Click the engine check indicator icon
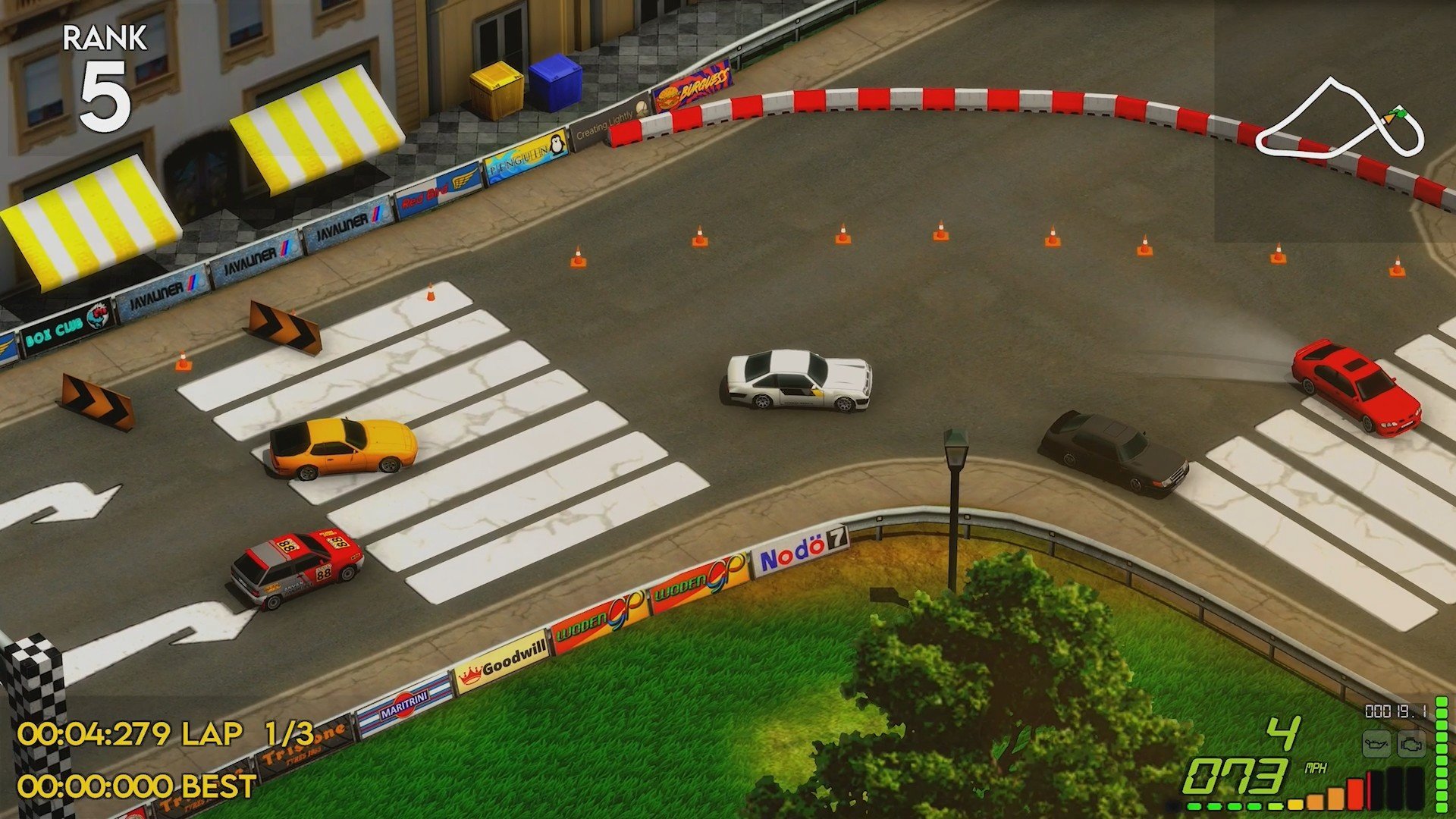This screenshot has width=1456, height=819. (x=1411, y=744)
